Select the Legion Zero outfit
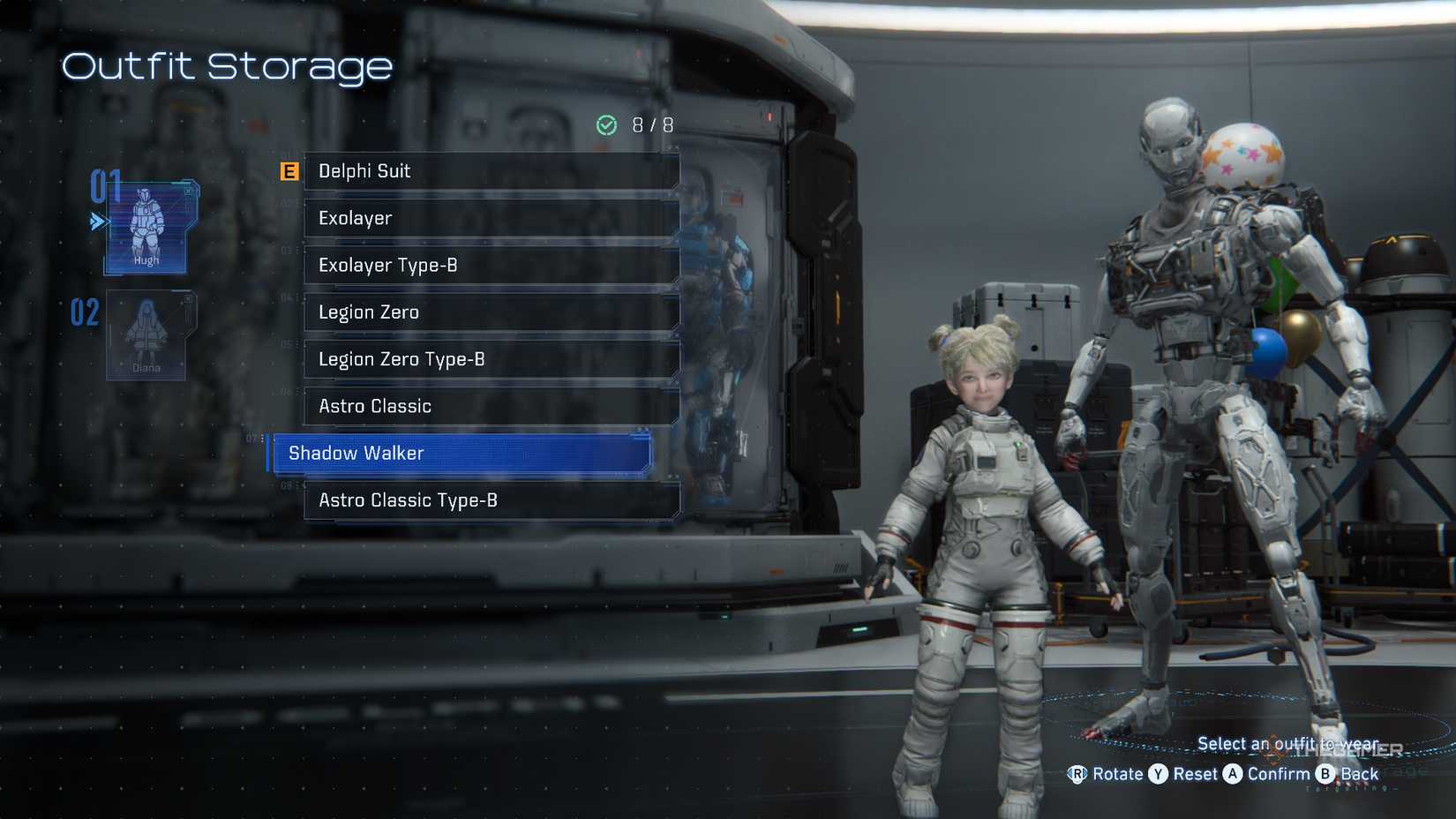The height and width of the screenshot is (819, 1456). click(x=491, y=312)
